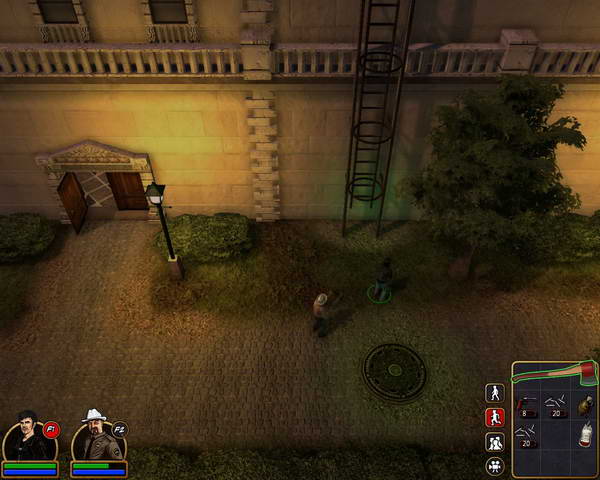The height and width of the screenshot is (480, 600).
Task: Click the film camera icon button
Action: coord(494,466)
